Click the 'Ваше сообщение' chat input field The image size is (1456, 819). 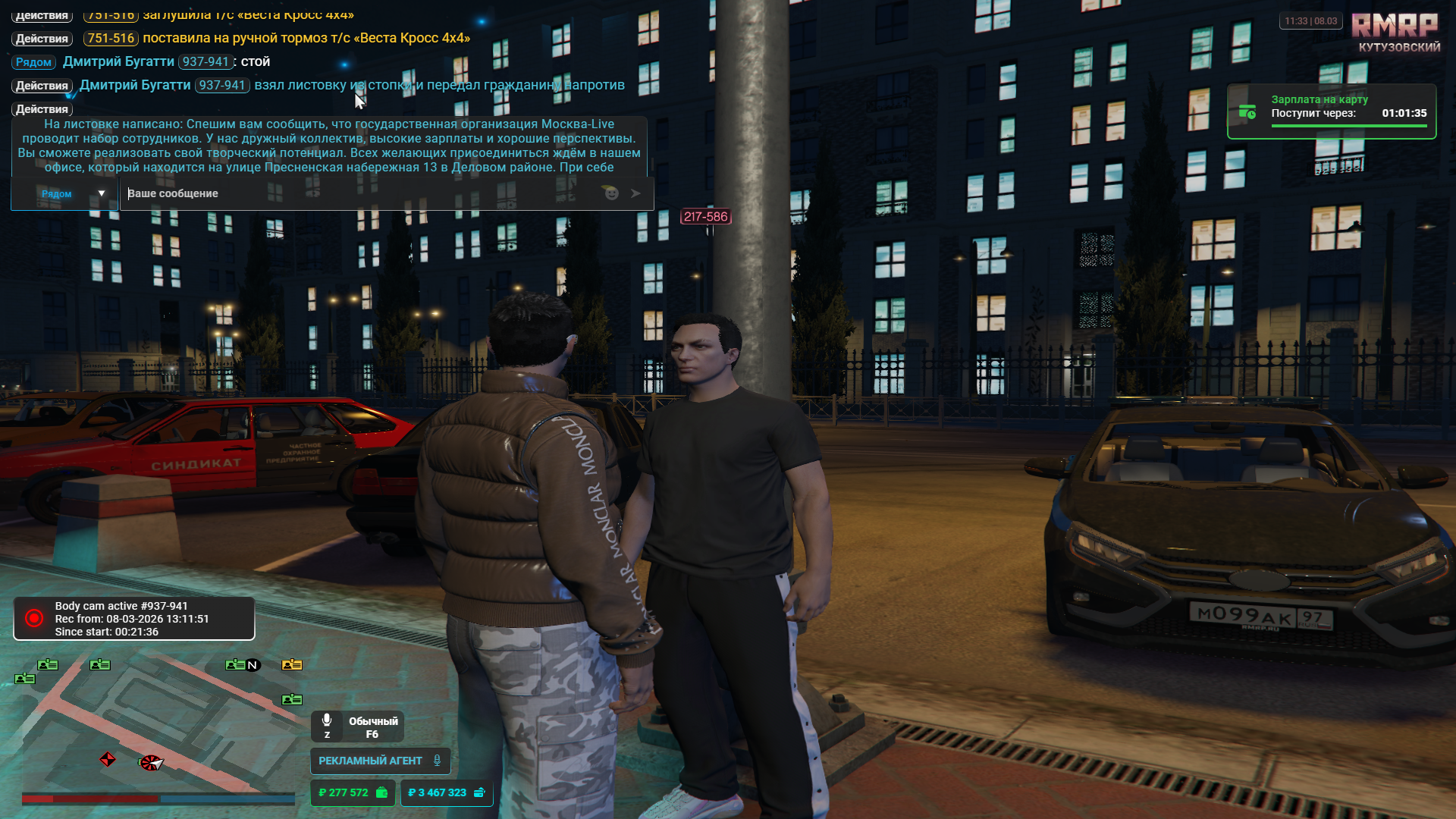[356, 193]
